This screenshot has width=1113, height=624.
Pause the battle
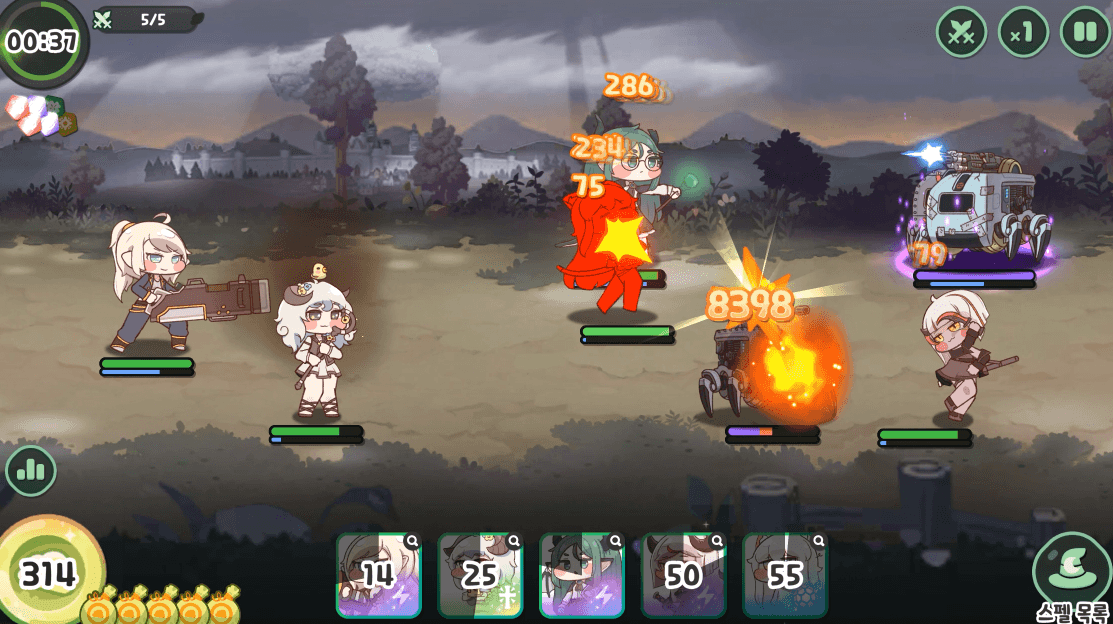[1084, 32]
